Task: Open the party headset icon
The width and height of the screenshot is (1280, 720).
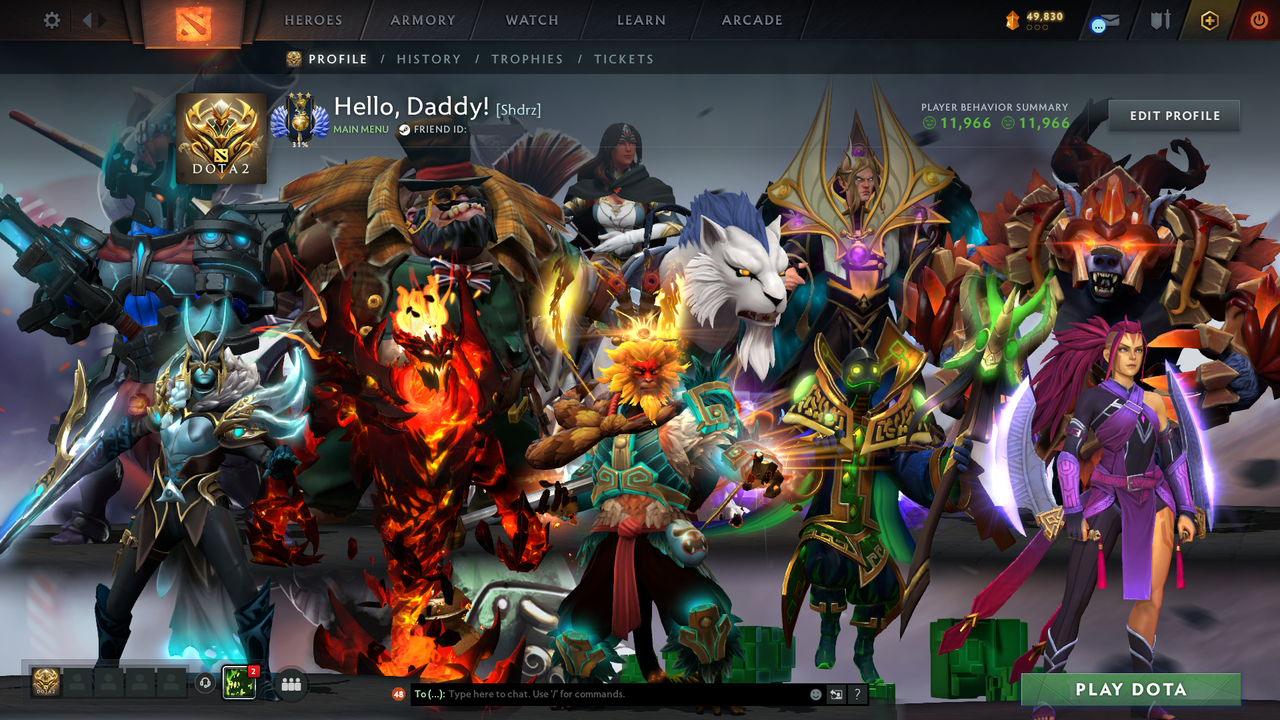Action: point(205,683)
